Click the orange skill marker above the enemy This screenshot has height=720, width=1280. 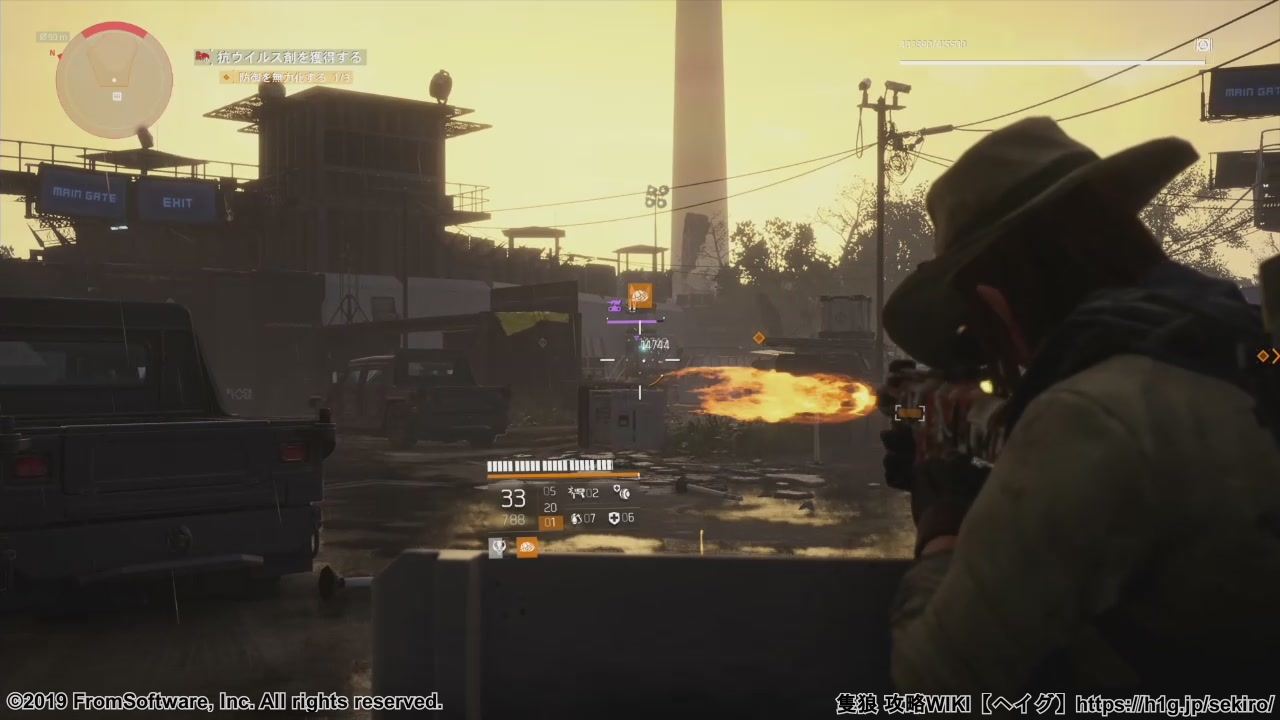pyautogui.click(x=640, y=295)
